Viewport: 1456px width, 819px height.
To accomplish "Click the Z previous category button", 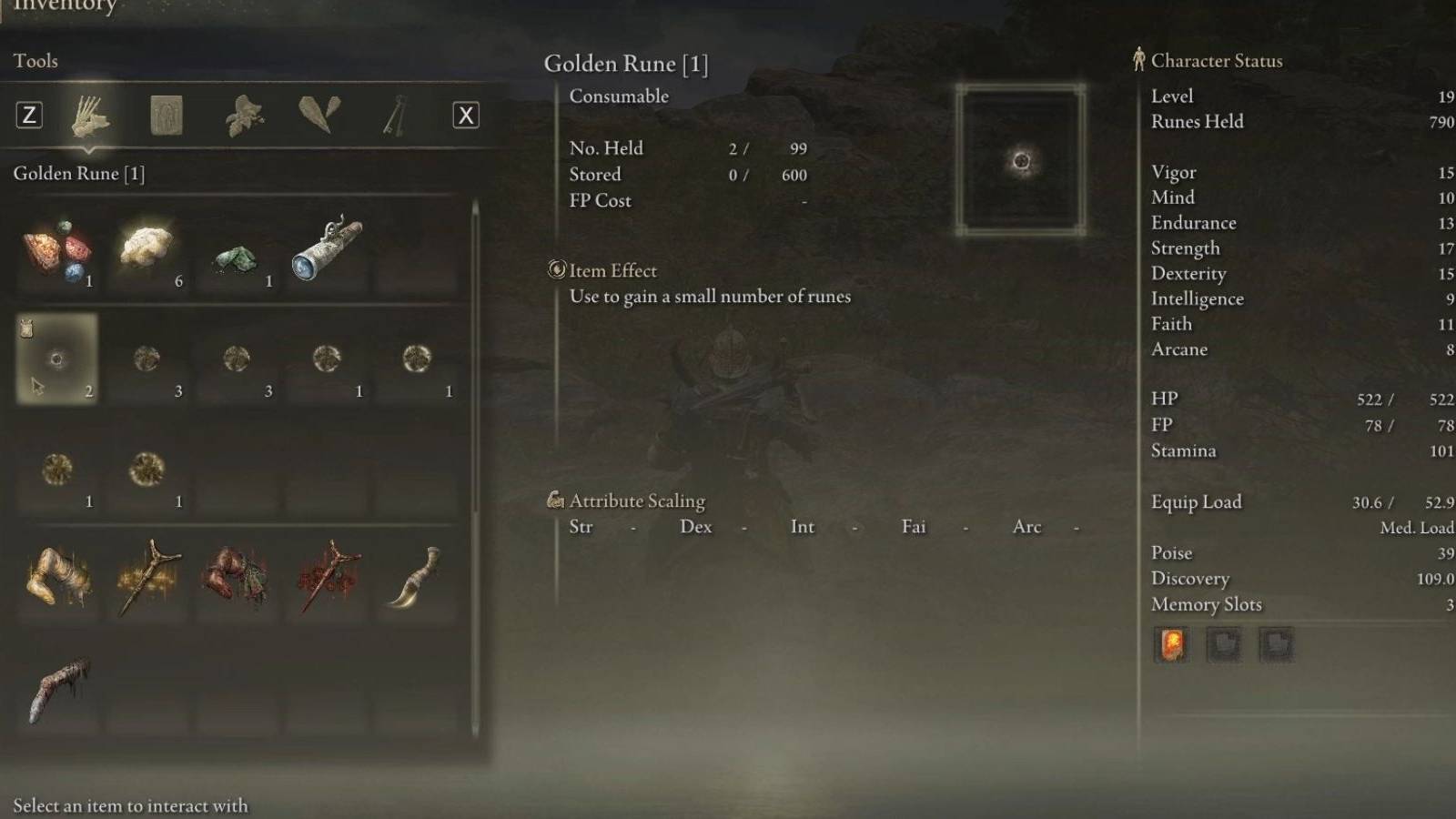I will pyautogui.click(x=28, y=115).
